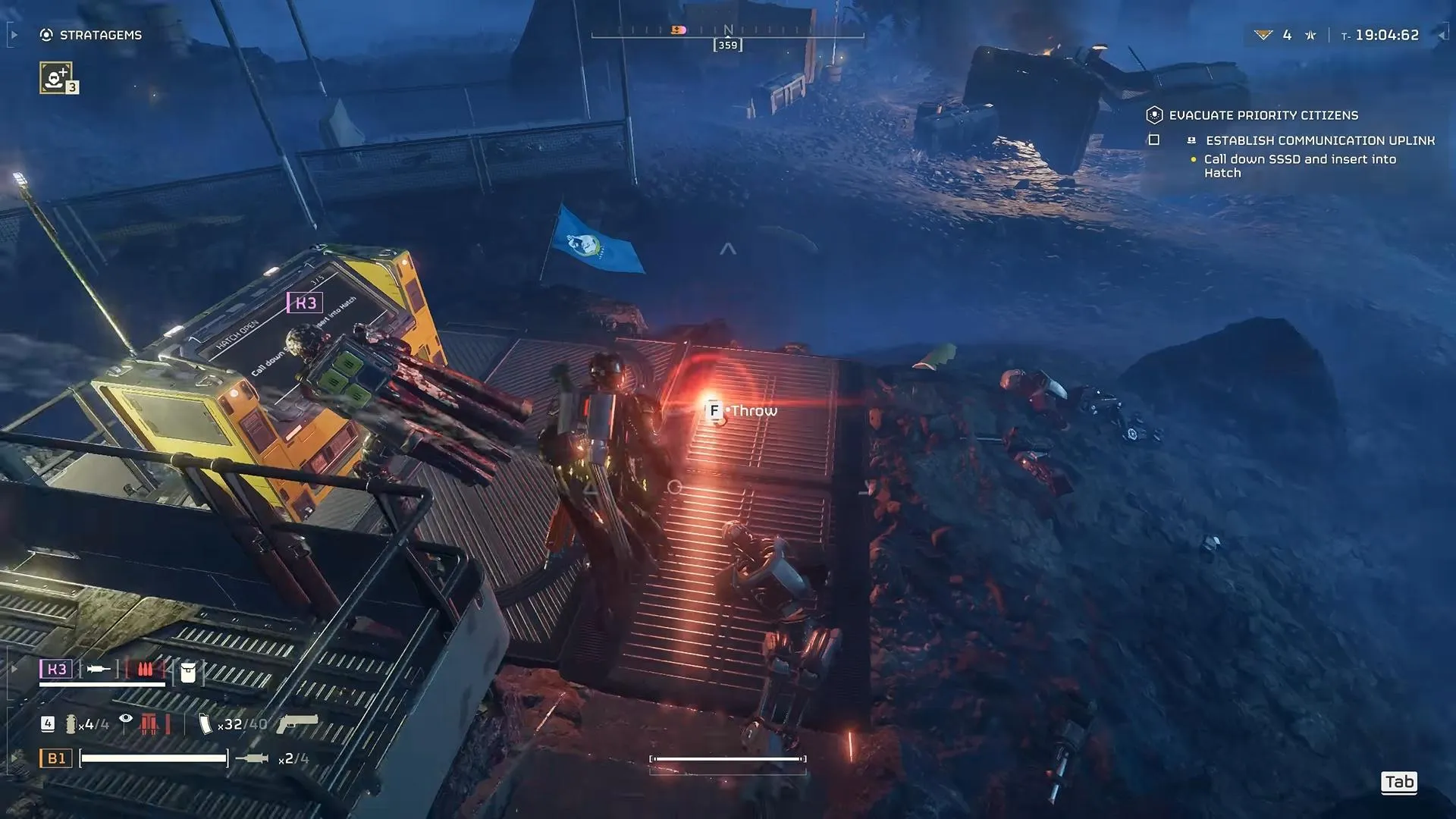Select the stim syringe icon beside B1

point(252,758)
